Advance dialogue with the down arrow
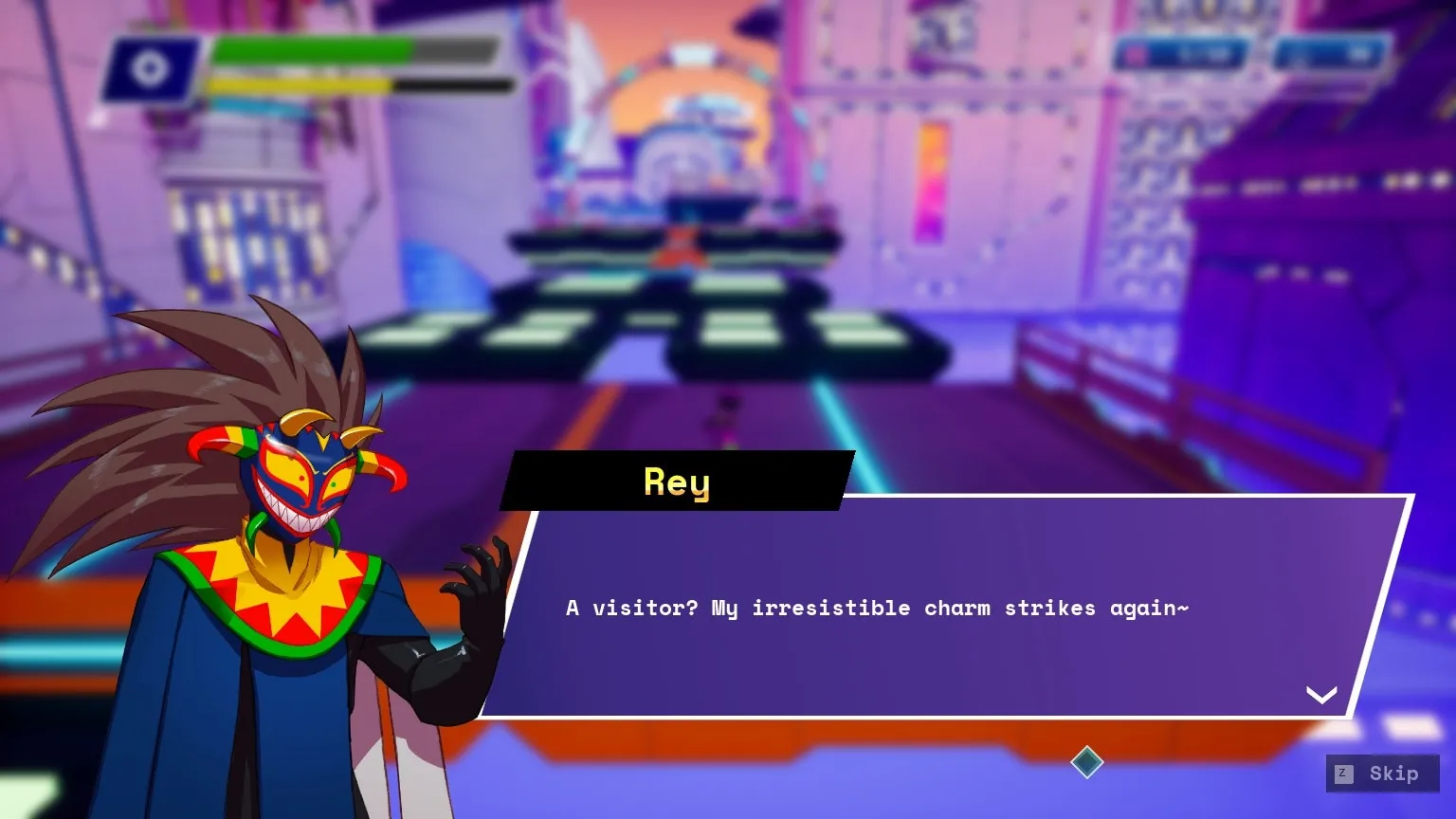 1321,695
